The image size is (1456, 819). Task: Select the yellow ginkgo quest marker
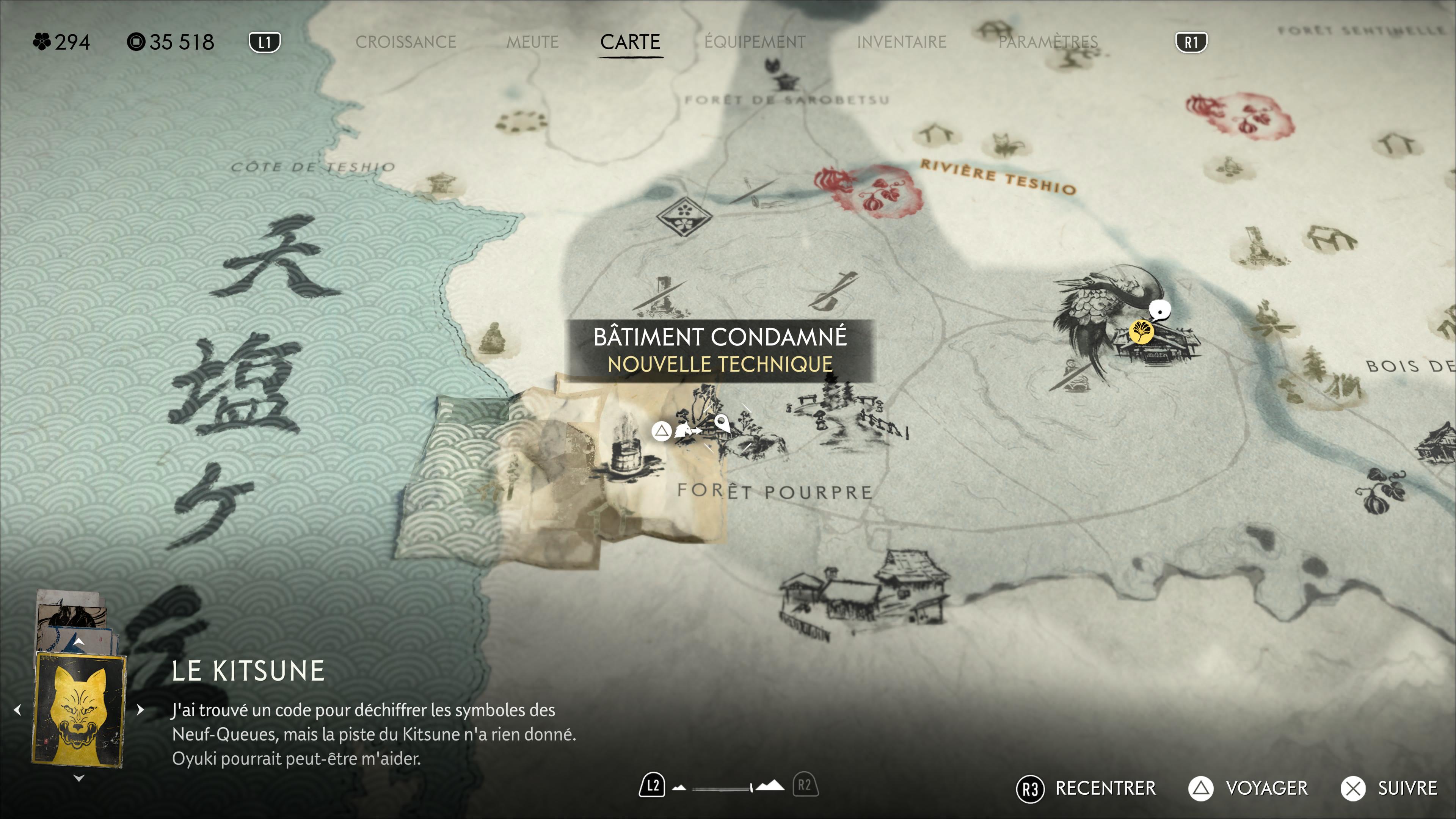pyautogui.click(x=1141, y=332)
